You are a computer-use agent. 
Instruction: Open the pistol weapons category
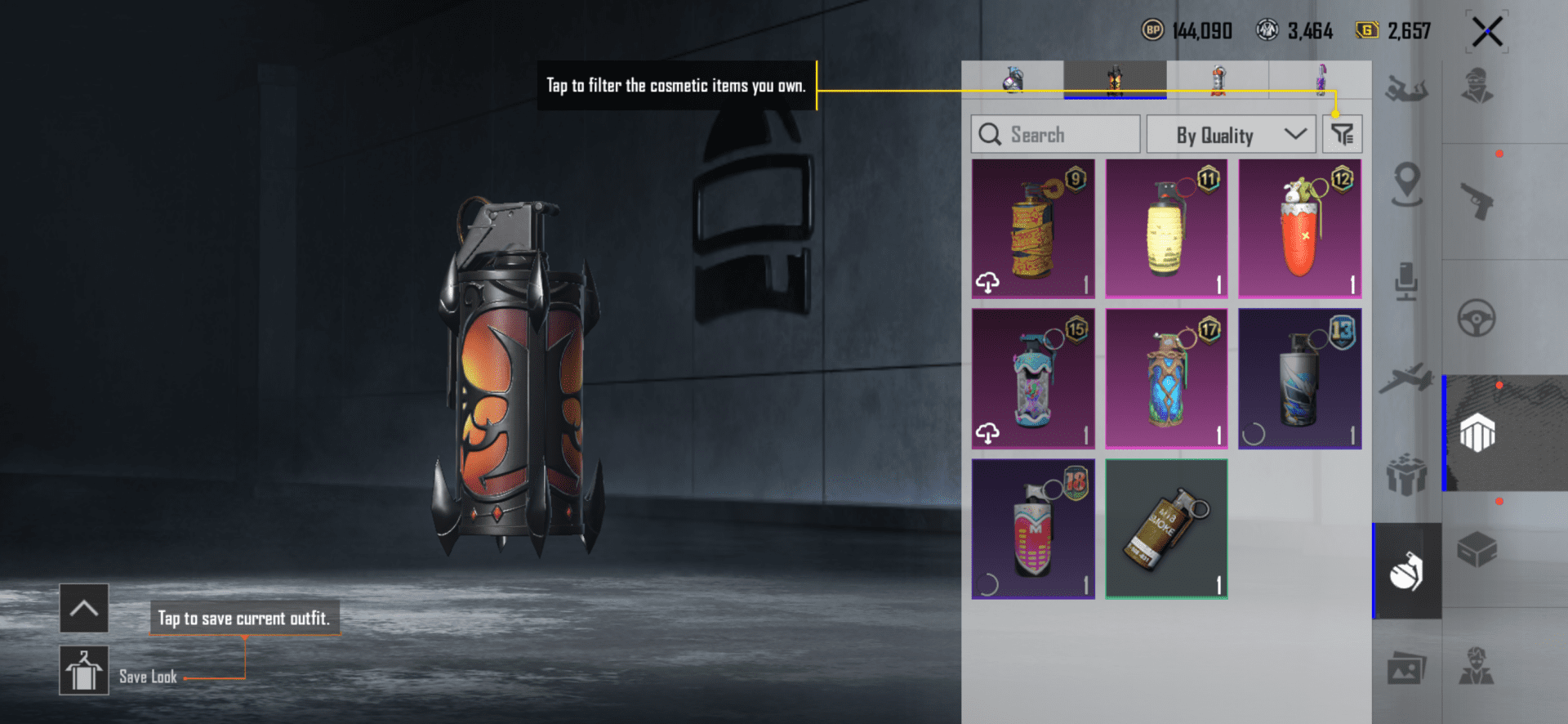tap(1477, 201)
